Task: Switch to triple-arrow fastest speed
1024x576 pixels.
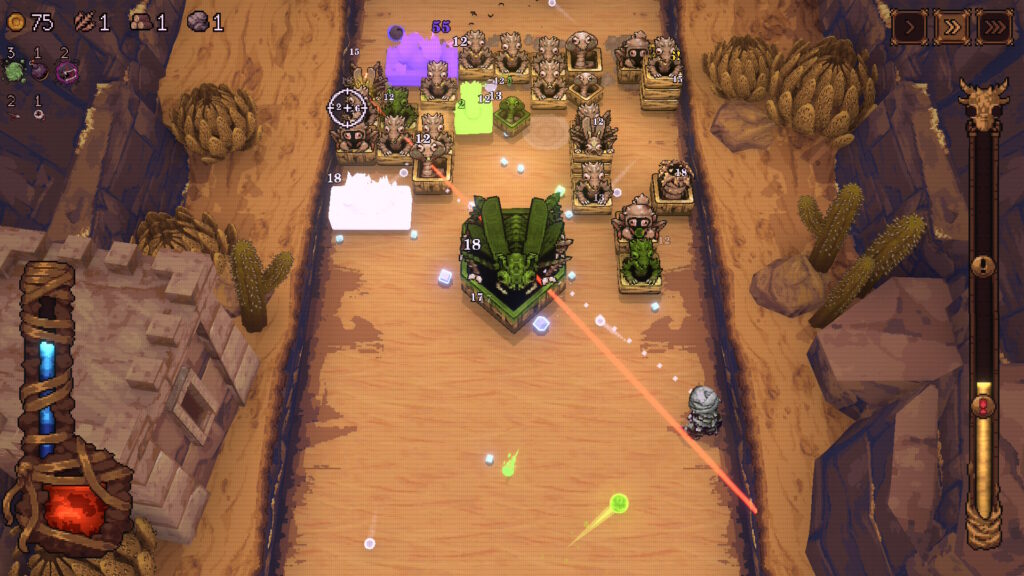Action: [x=995, y=25]
